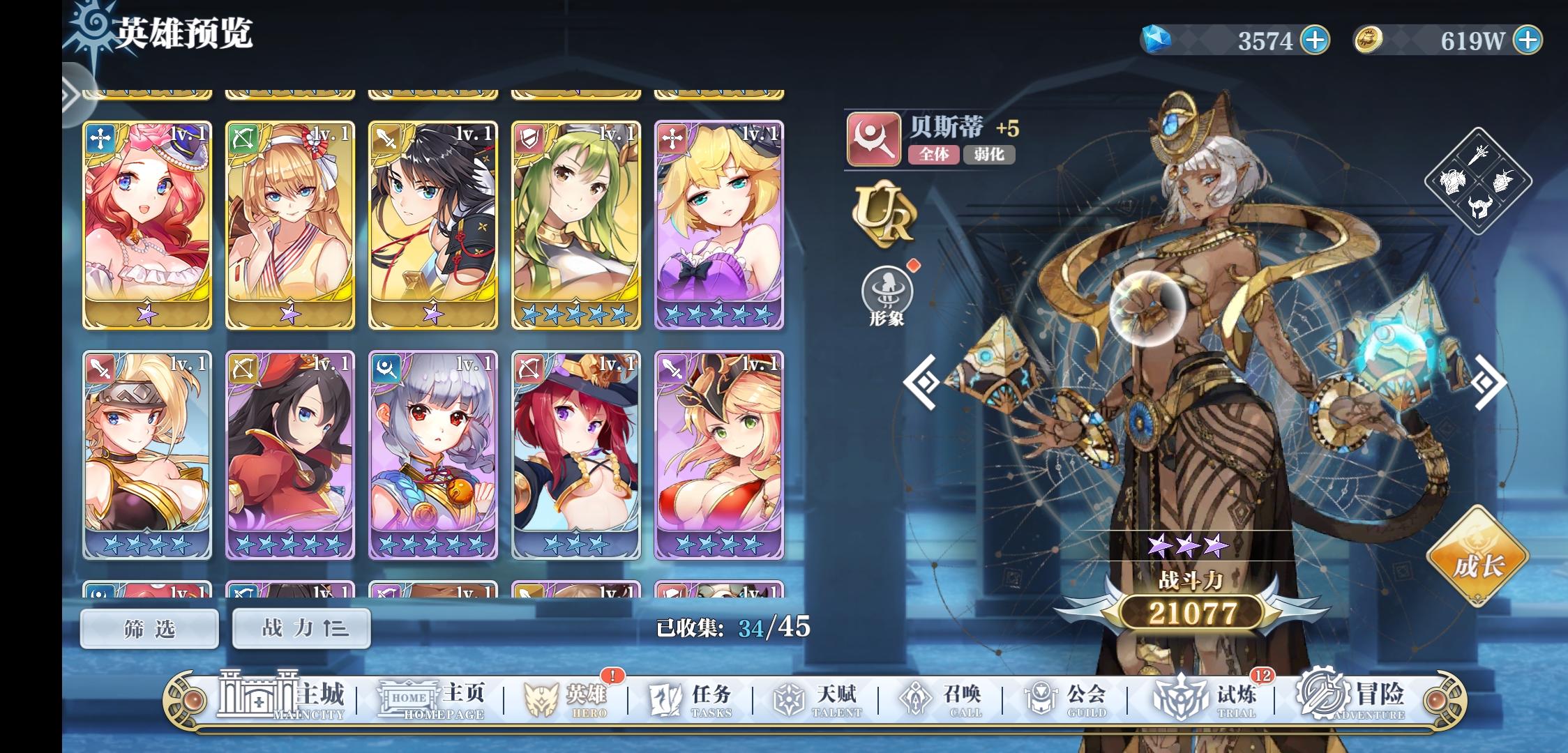The width and height of the screenshot is (1568, 753).
Task: Select the sword equipment slot
Action: (1478, 155)
